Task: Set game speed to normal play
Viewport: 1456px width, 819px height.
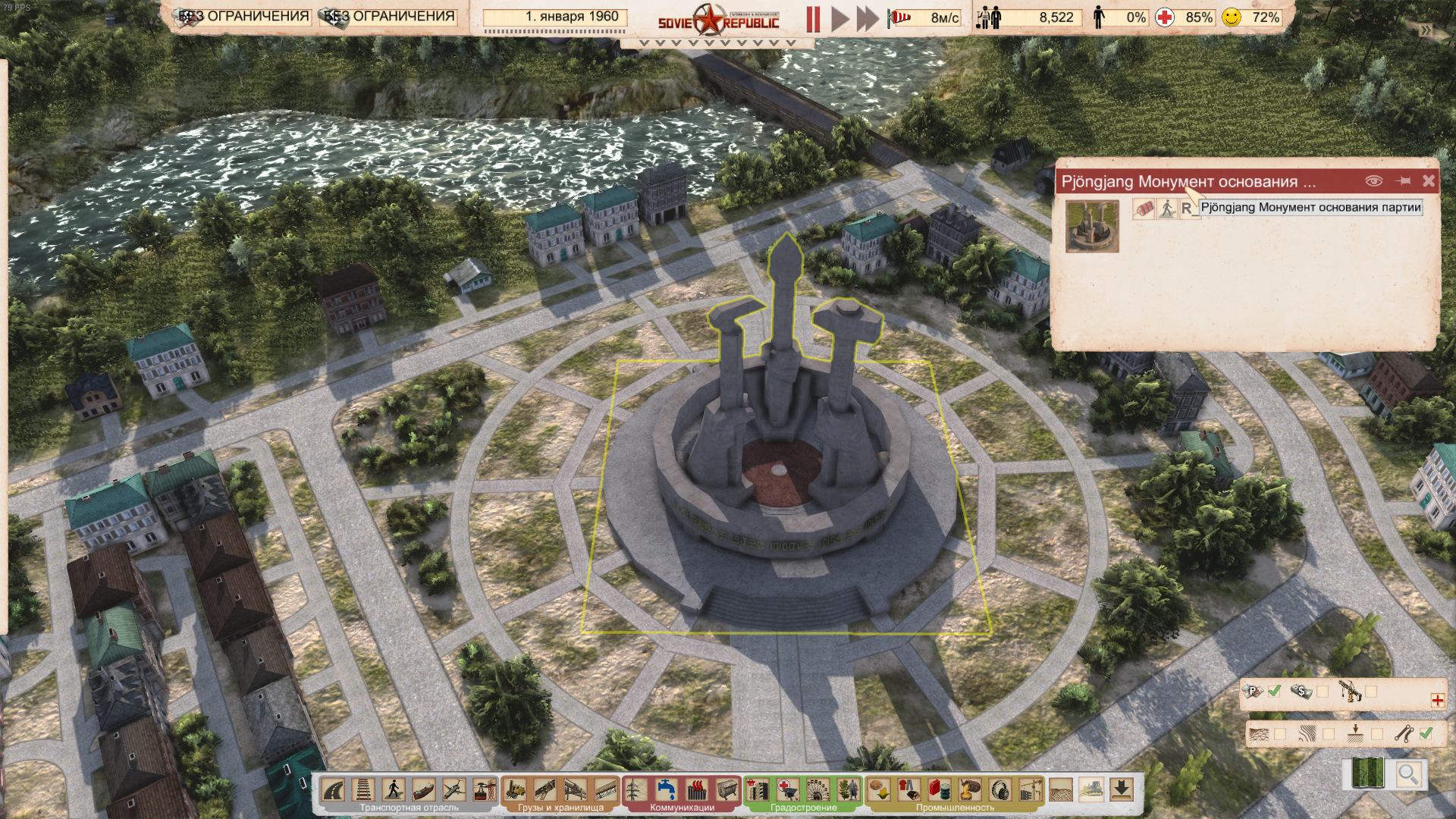Action: [839, 19]
